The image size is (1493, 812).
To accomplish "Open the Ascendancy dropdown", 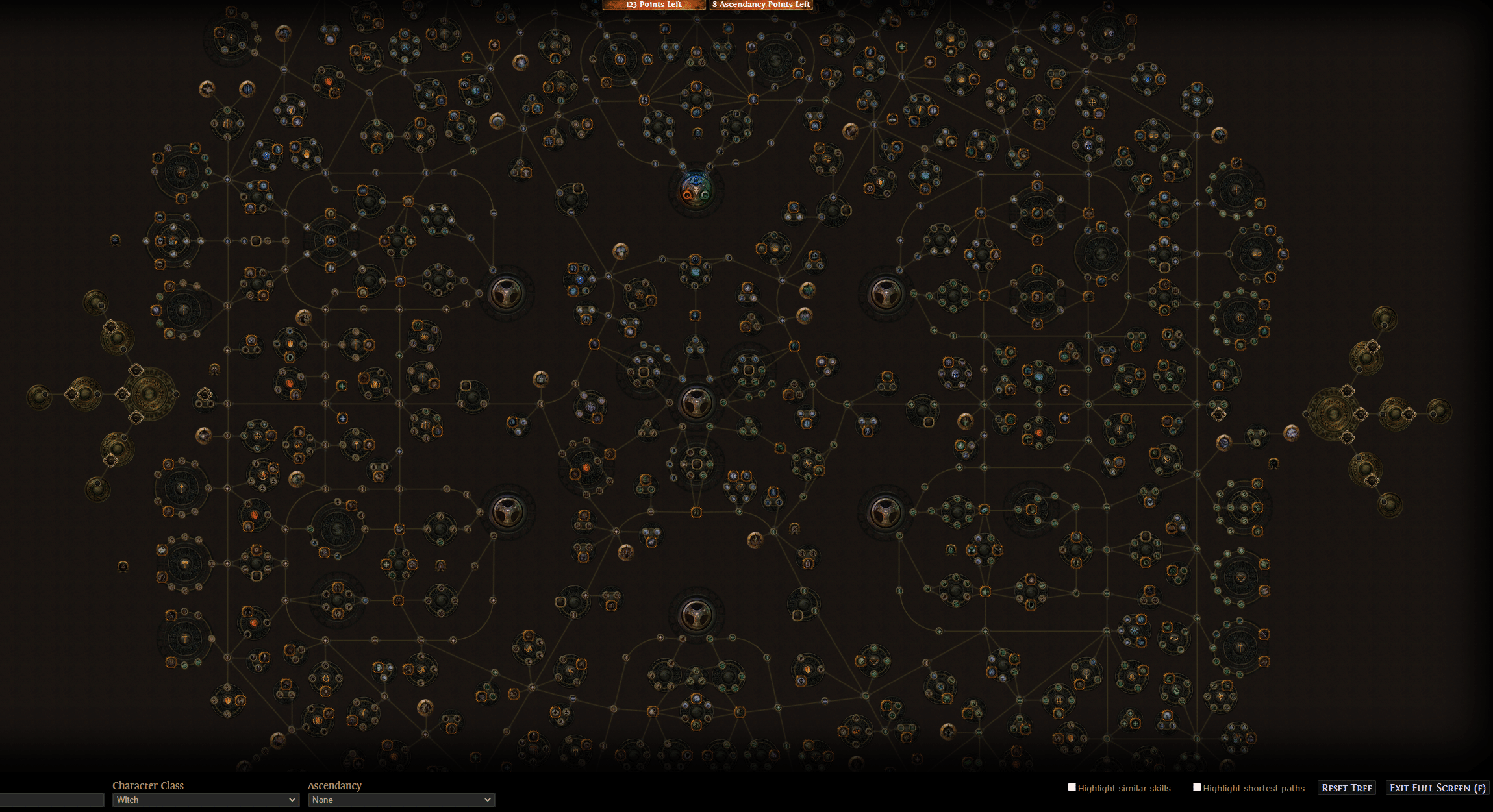I will click(401, 800).
